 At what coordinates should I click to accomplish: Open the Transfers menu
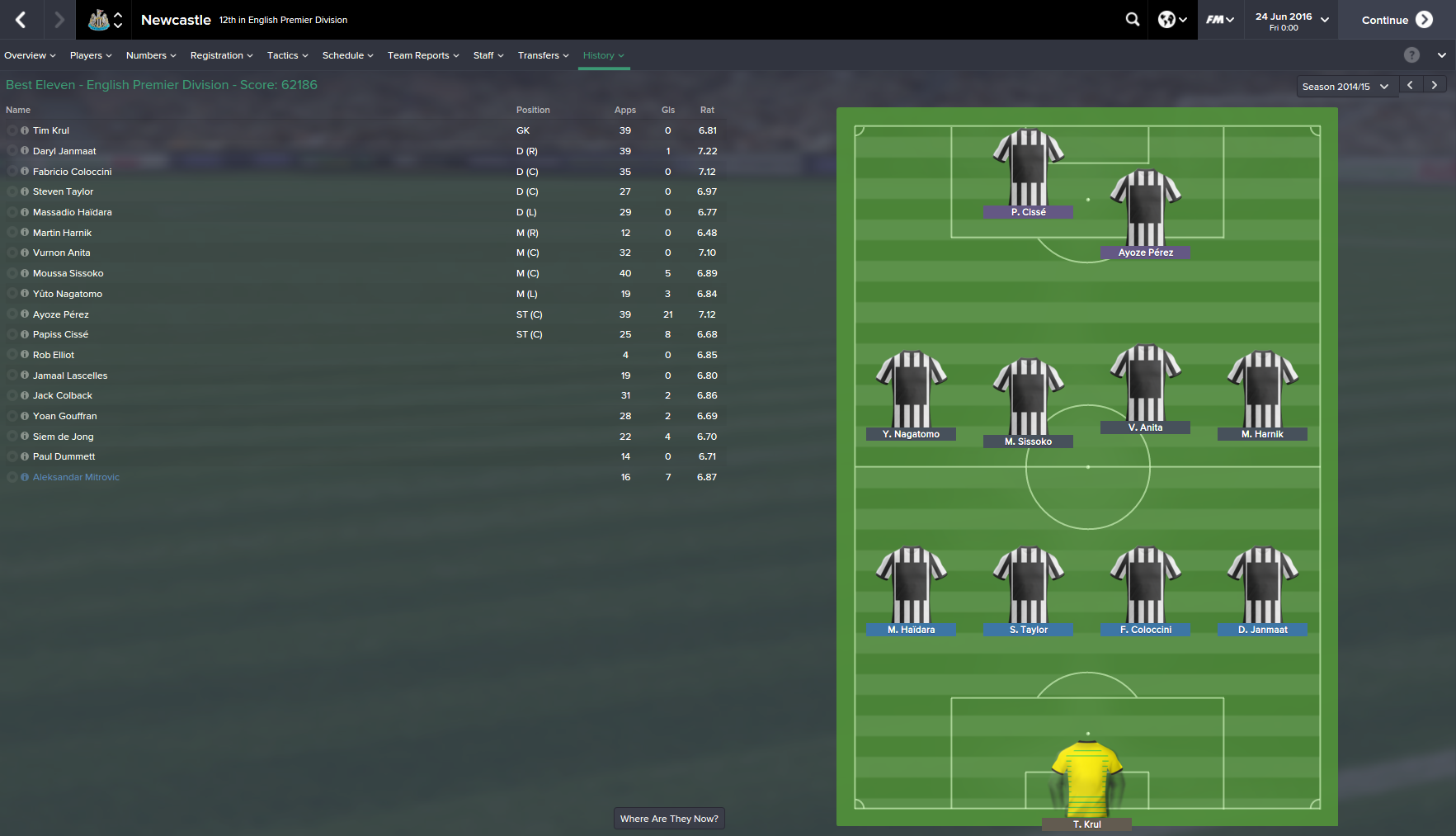point(543,55)
